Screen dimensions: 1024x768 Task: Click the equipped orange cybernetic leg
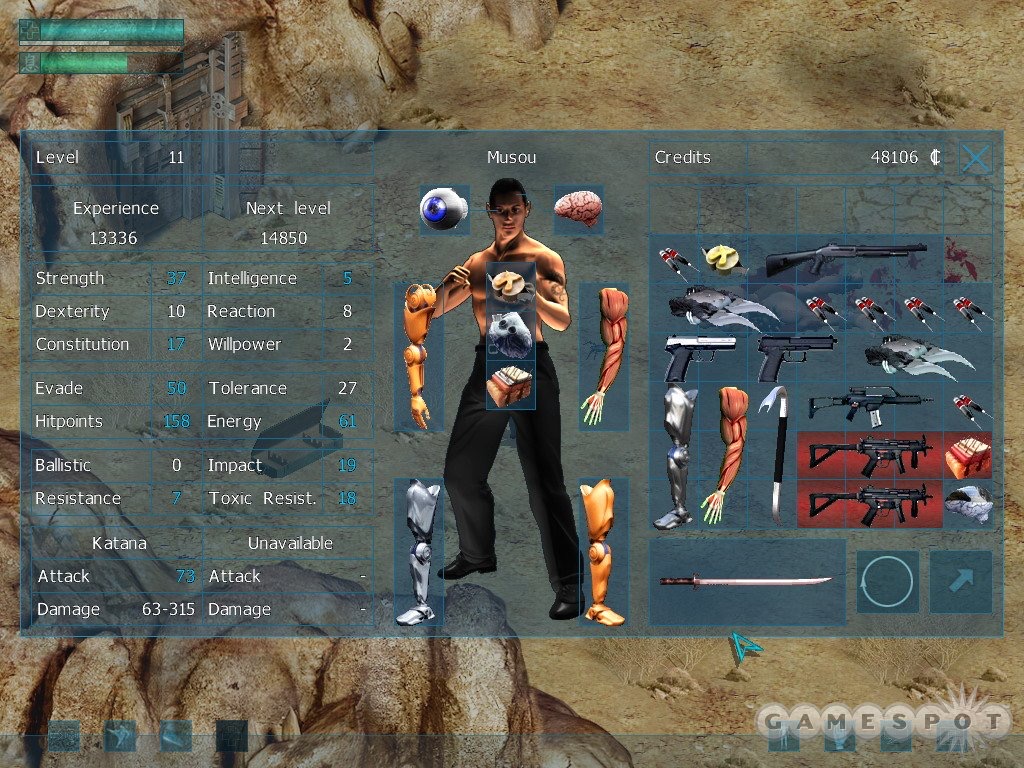coord(603,551)
